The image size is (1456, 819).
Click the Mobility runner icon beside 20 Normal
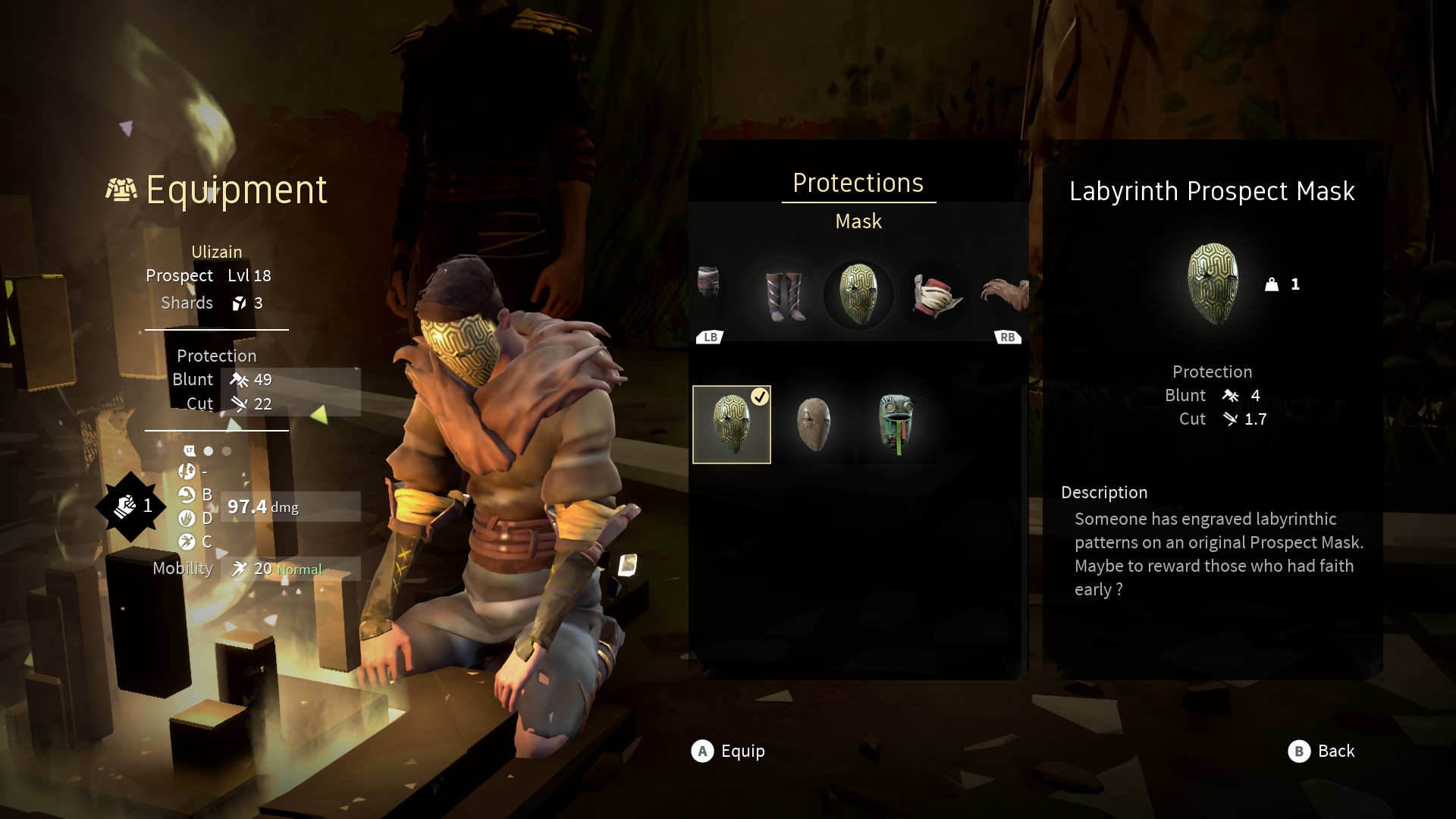click(240, 567)
